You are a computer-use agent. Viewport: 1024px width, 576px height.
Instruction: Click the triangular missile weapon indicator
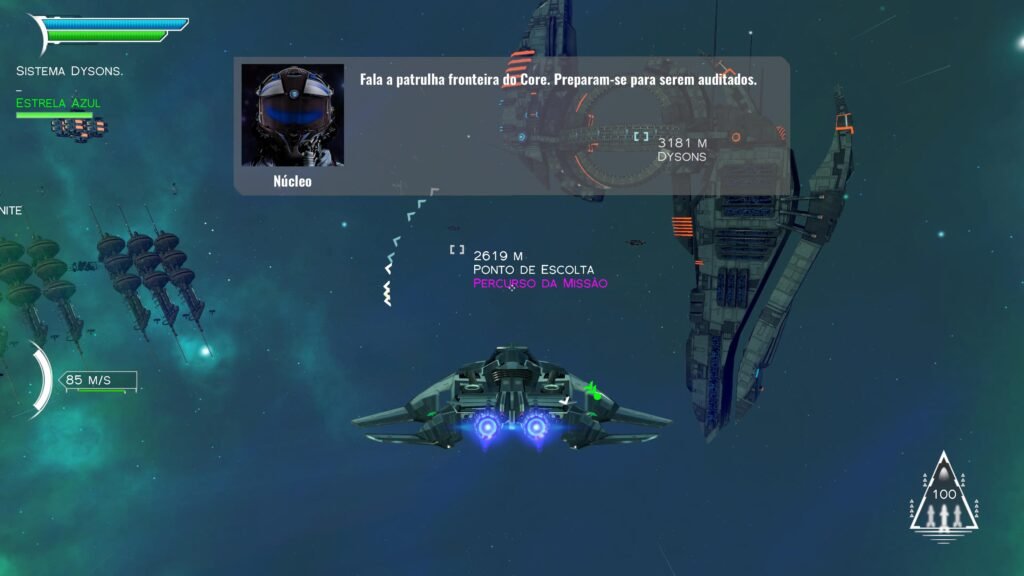pyautogui.click(x=943, y=499)
